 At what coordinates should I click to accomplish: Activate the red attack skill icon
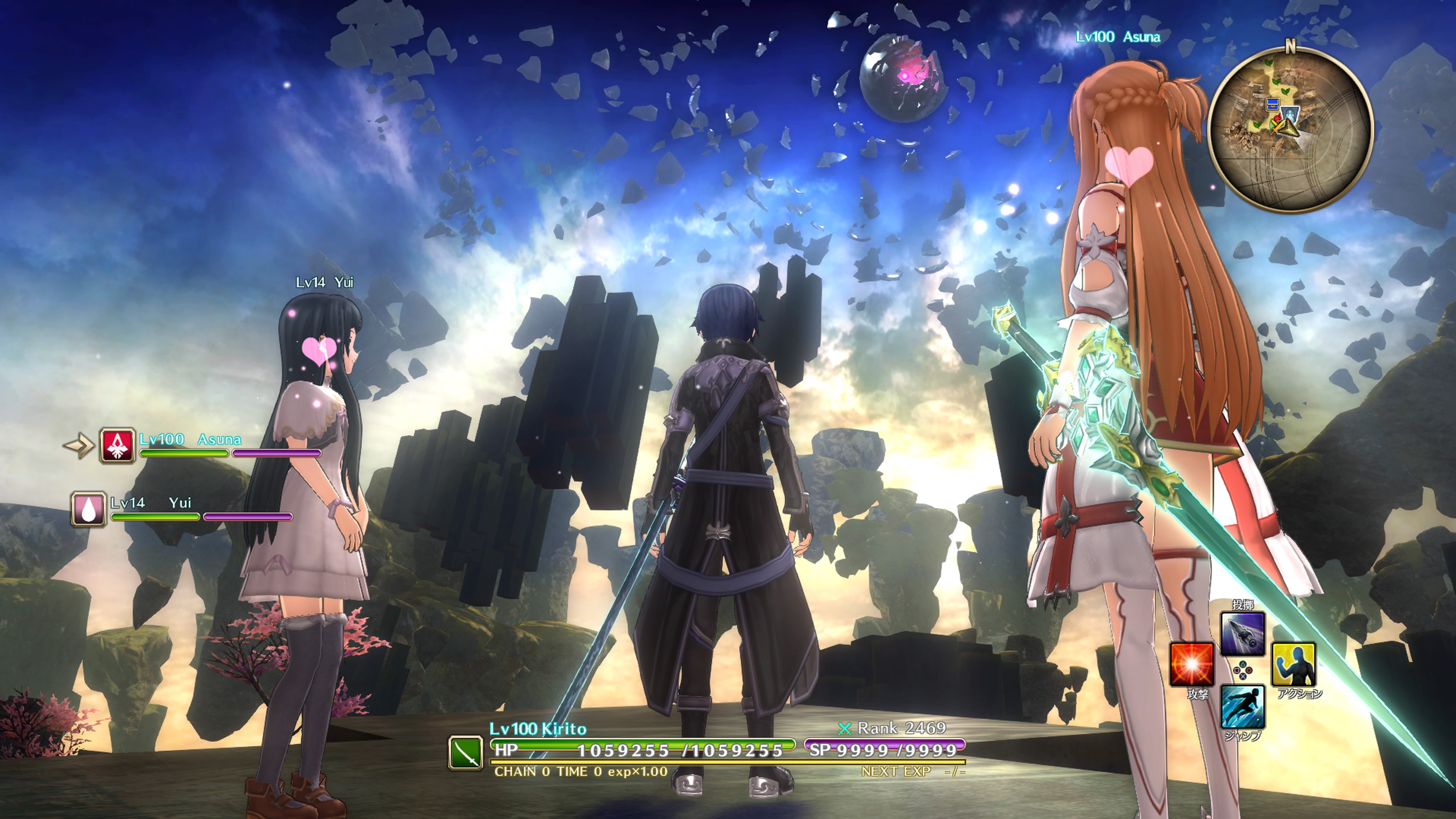point(1191,664)
